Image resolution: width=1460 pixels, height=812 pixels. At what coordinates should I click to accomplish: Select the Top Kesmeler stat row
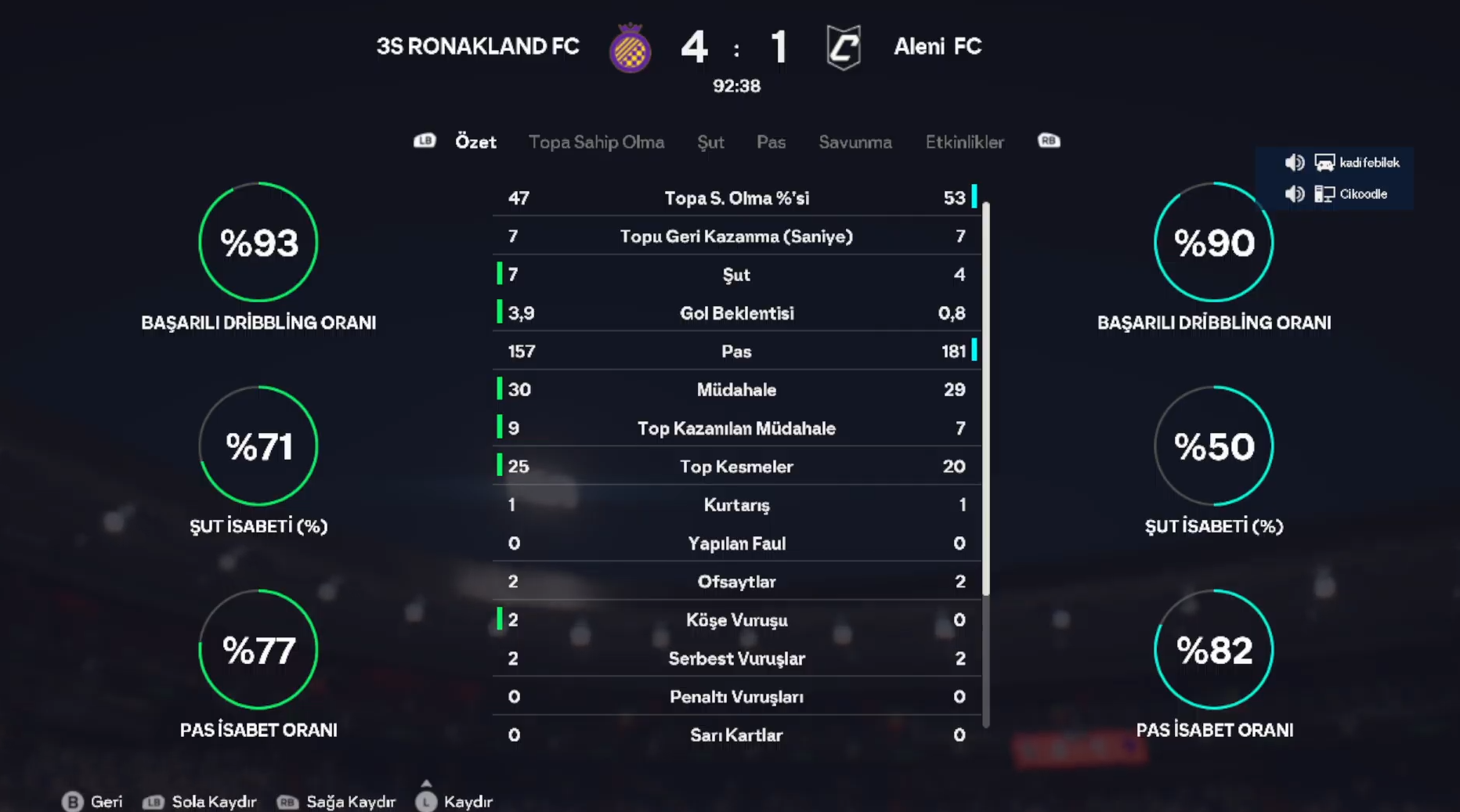pyautogui.click(x=736, y=467)
